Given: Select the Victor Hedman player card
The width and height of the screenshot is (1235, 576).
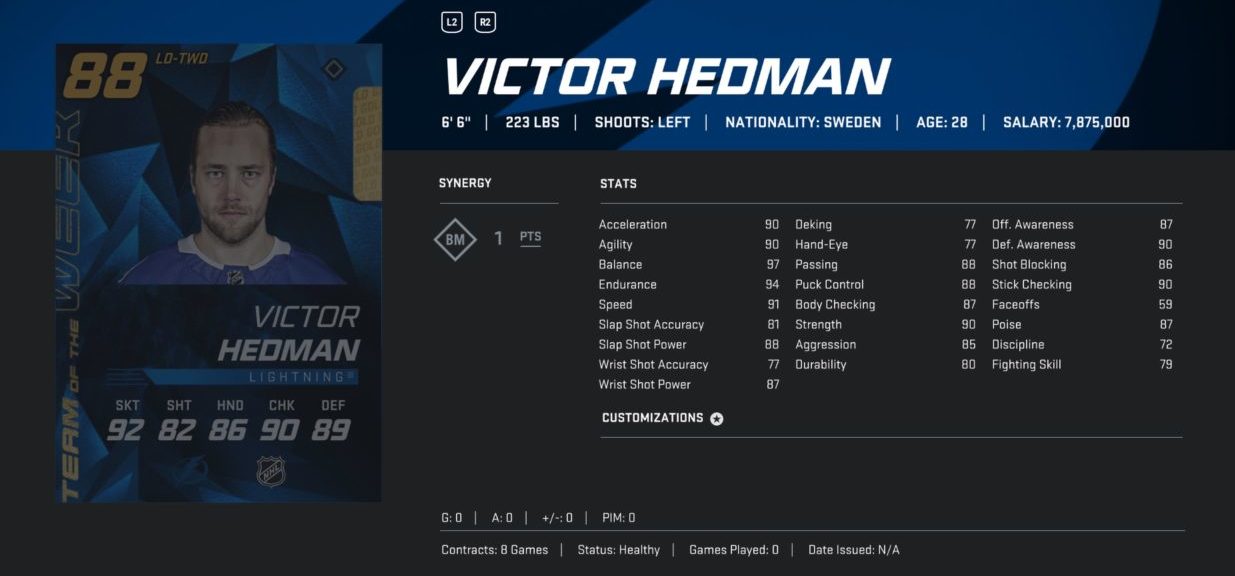Looking at the screenshot, I should click(x=218, y=272).
